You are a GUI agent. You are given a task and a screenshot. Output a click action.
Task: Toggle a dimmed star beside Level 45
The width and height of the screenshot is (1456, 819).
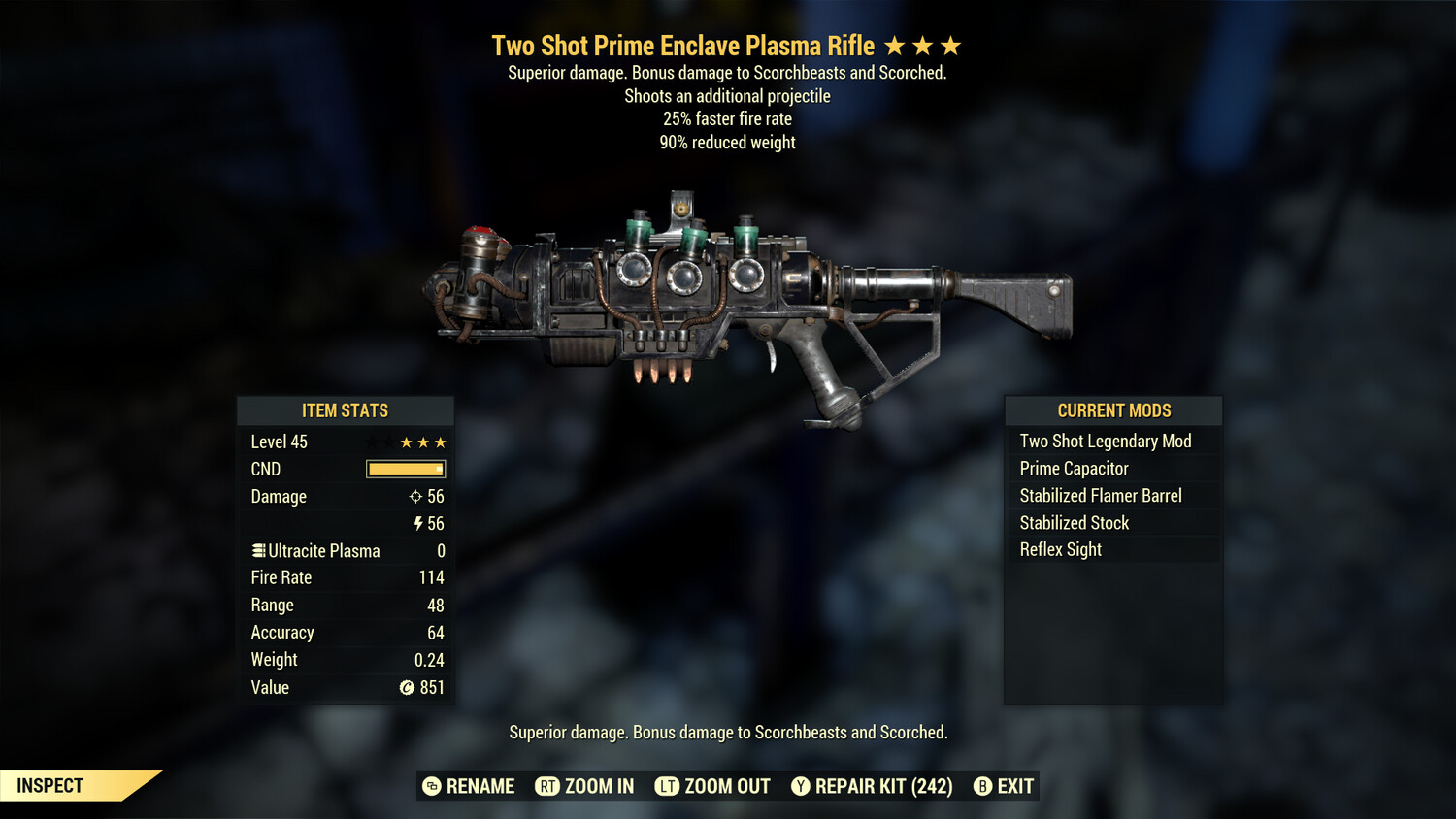coord(373,442)
